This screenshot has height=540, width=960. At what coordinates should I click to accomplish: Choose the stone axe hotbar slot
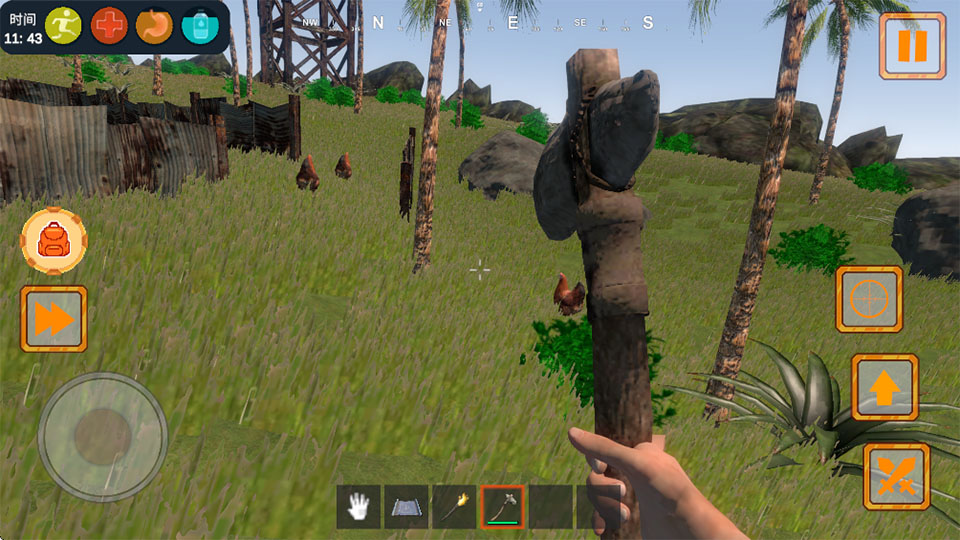click(502, 507)
